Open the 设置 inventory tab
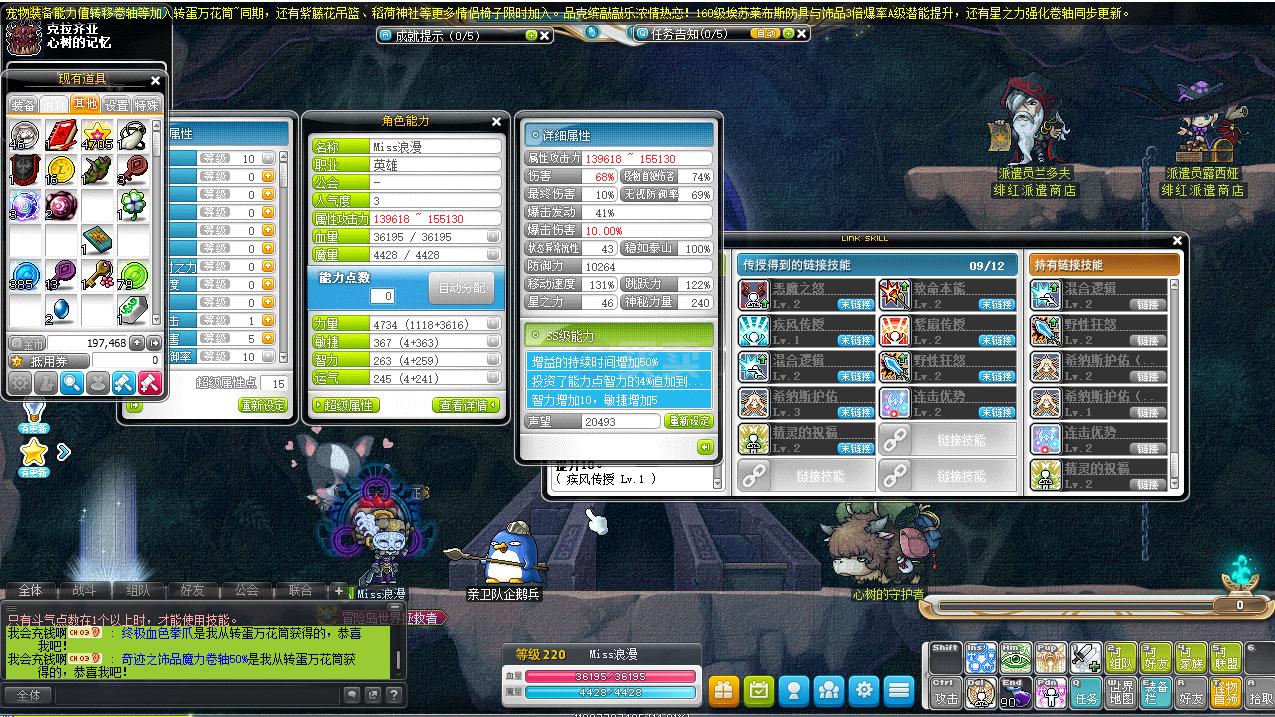Viewport: 1275px width, 717px height. [116, 105]
